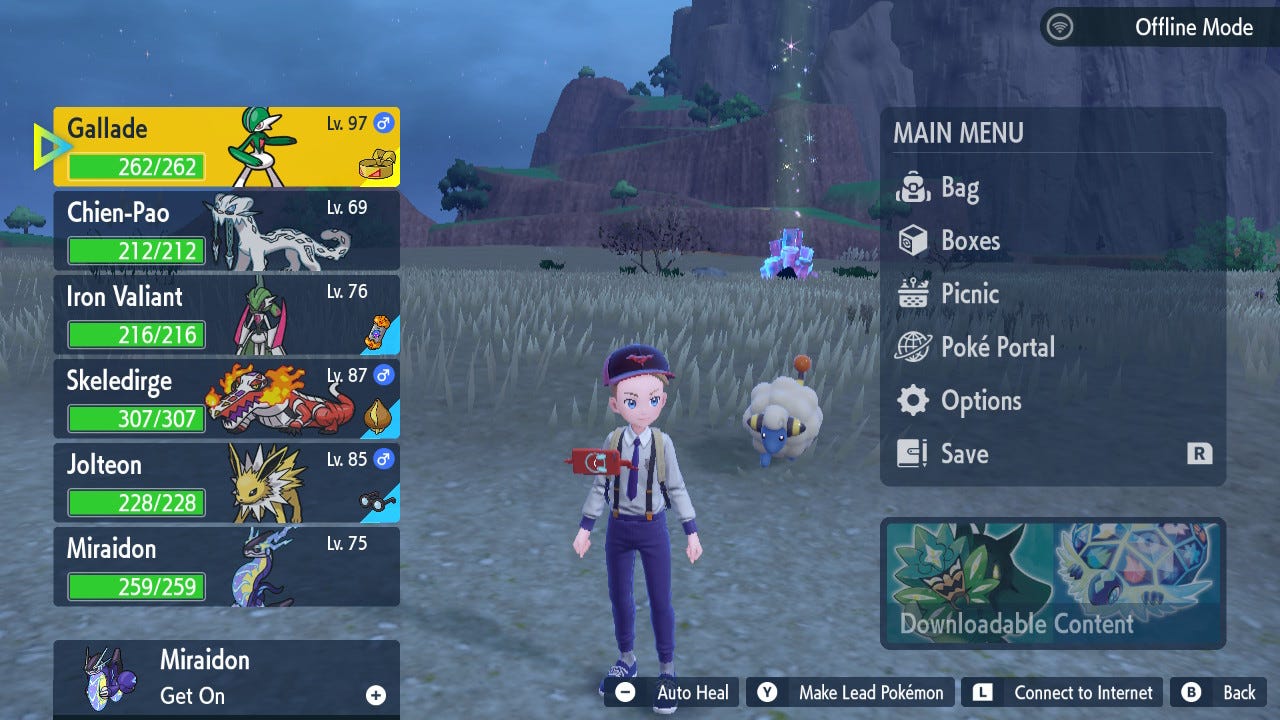Open the Downloadable Content banner
This screenshot has width=1280, height=720.
1052,584
